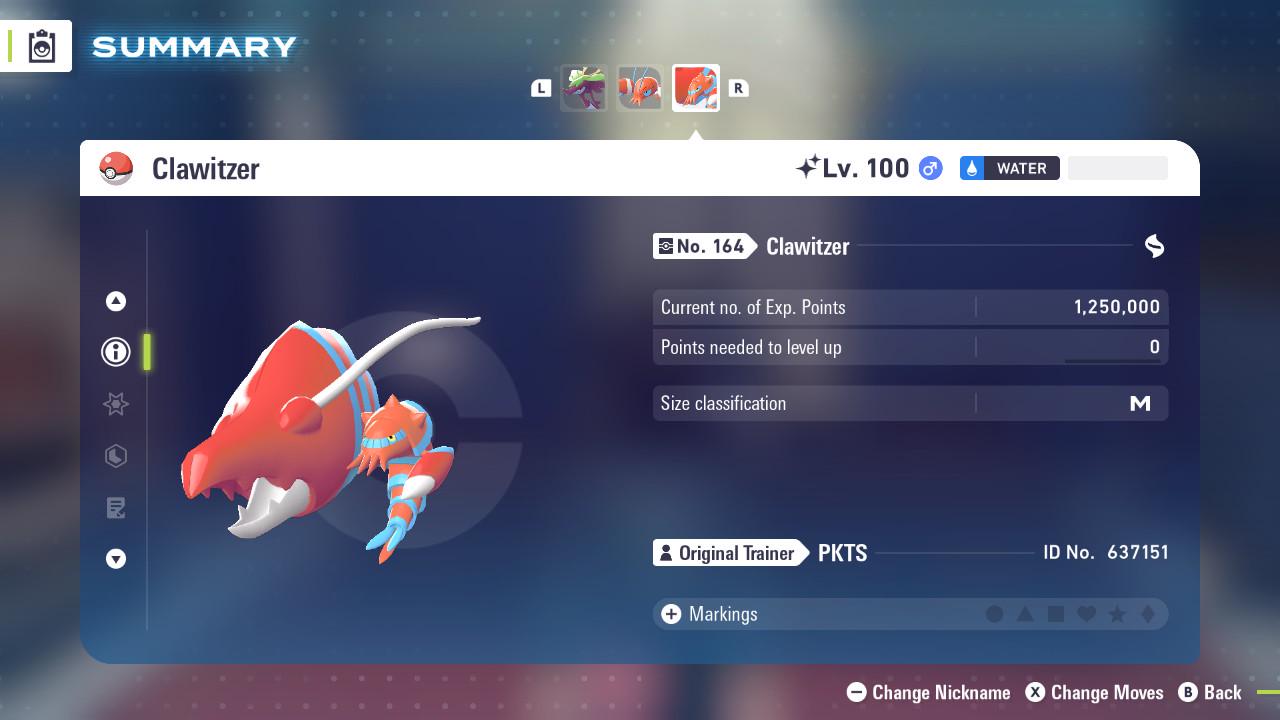Click the up arrow above the sidebar
This screenshot has width=1280, height=720.
pos(115,300)
